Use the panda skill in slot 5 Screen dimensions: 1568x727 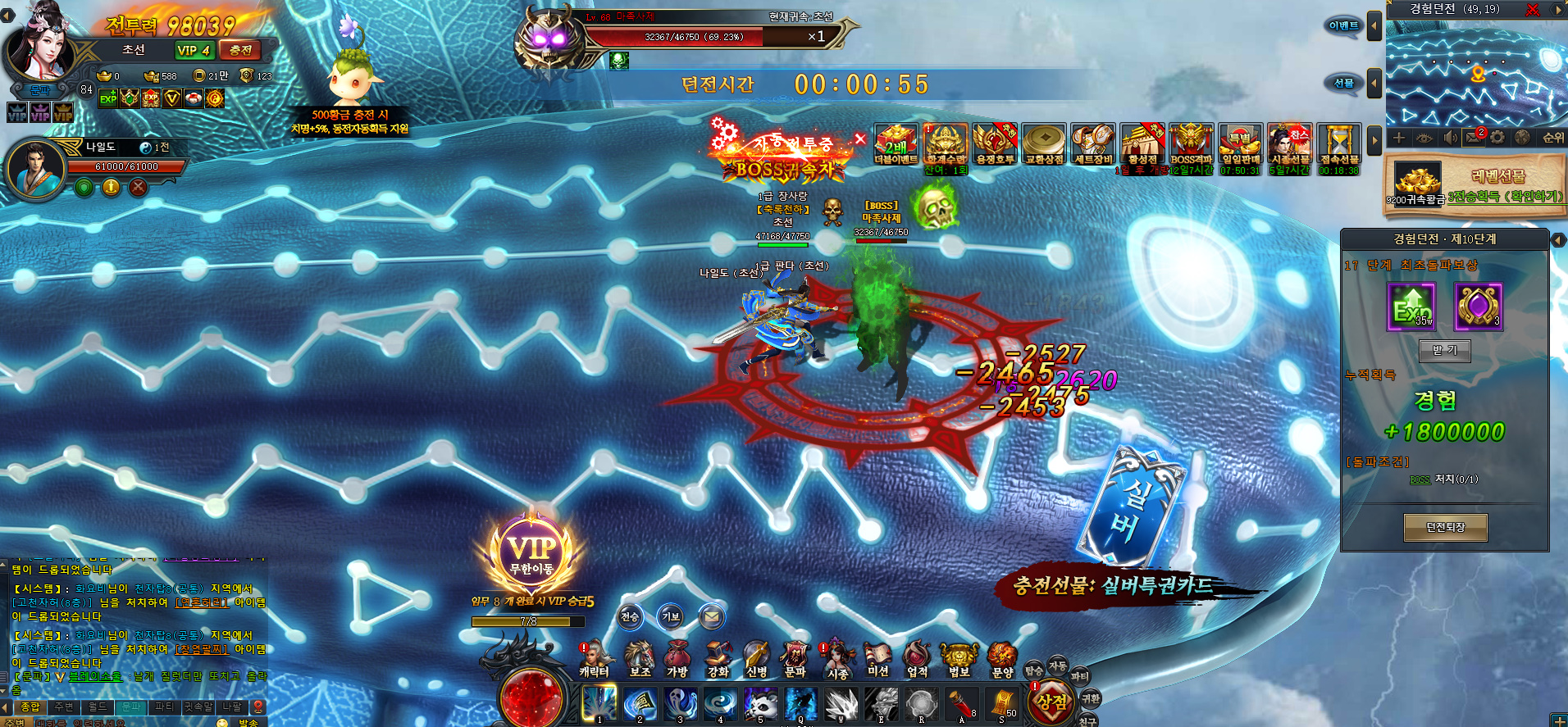pos(760,704)
